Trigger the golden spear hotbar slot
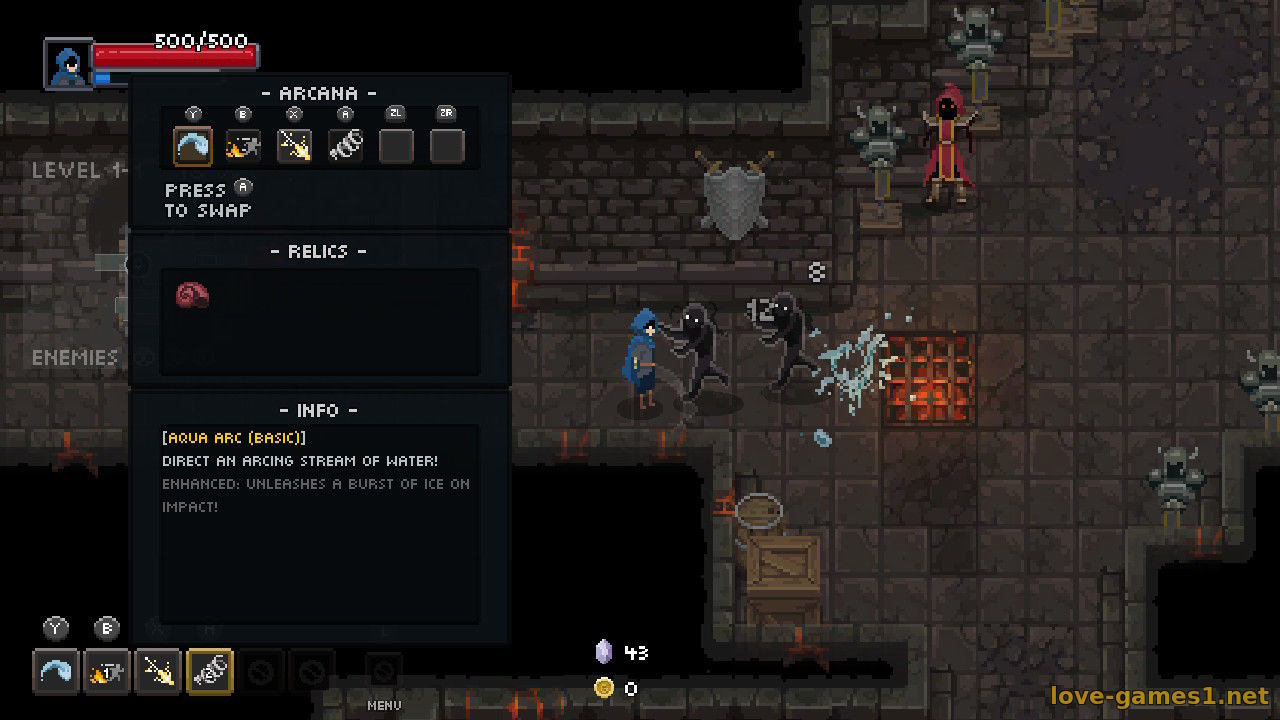The image size is (1280, 720). tap(158, 671)
